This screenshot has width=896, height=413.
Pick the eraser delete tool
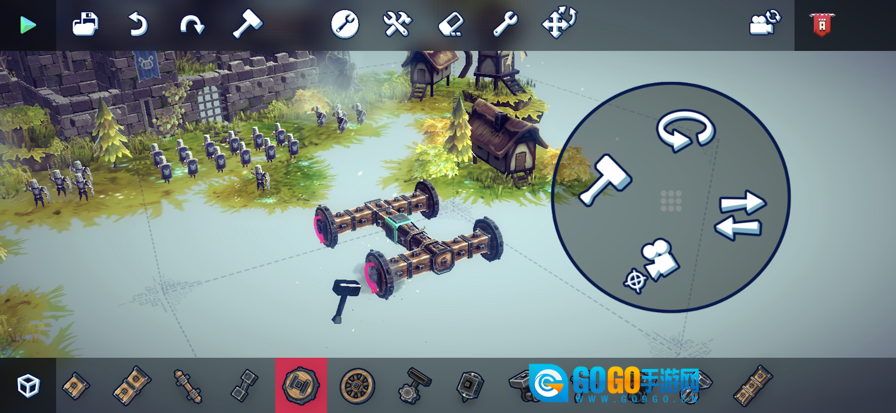pos(452,24)
